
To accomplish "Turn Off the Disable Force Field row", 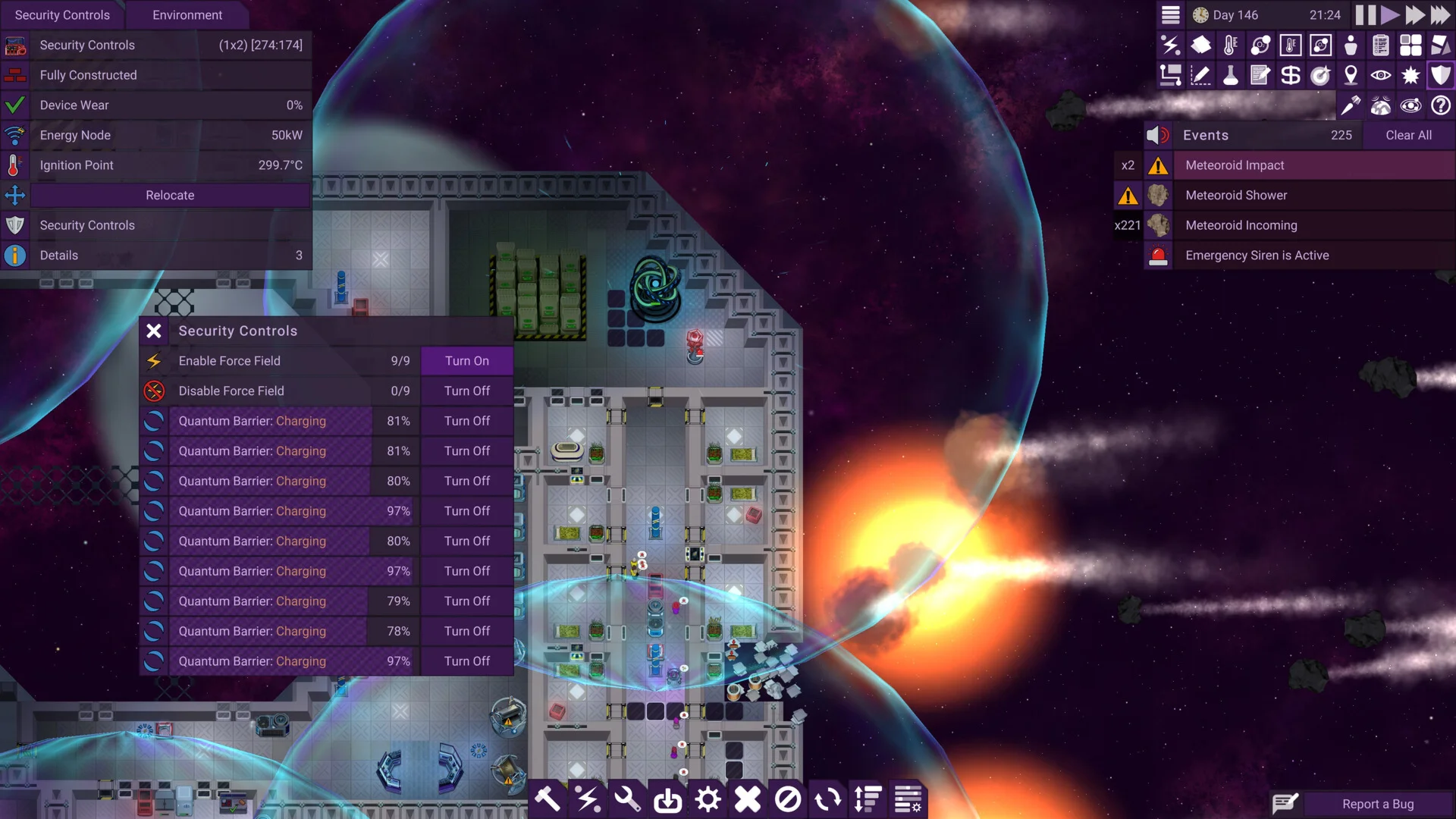I will click(466, 391).
